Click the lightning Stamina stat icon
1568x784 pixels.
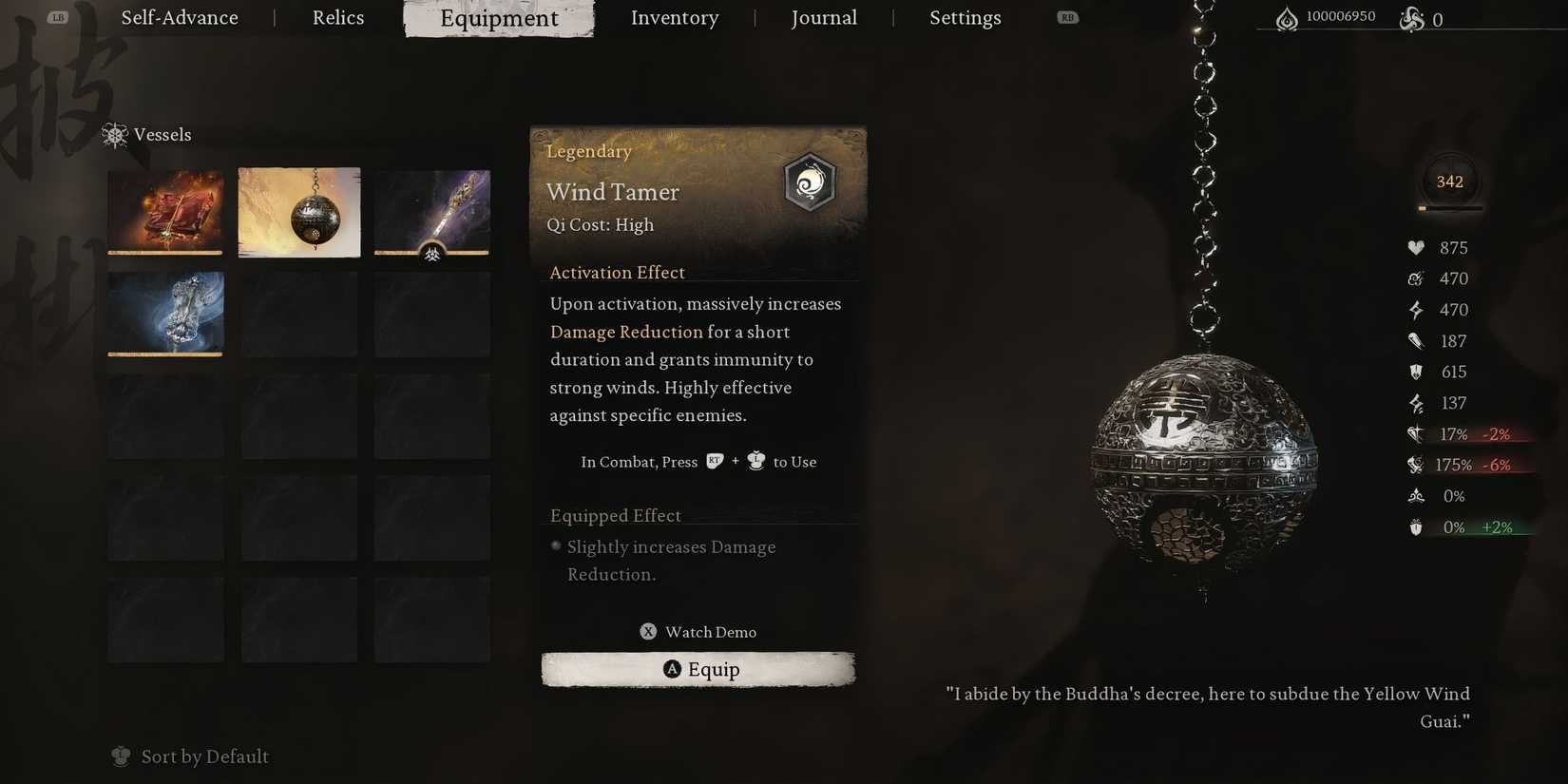coord(1415,310)
